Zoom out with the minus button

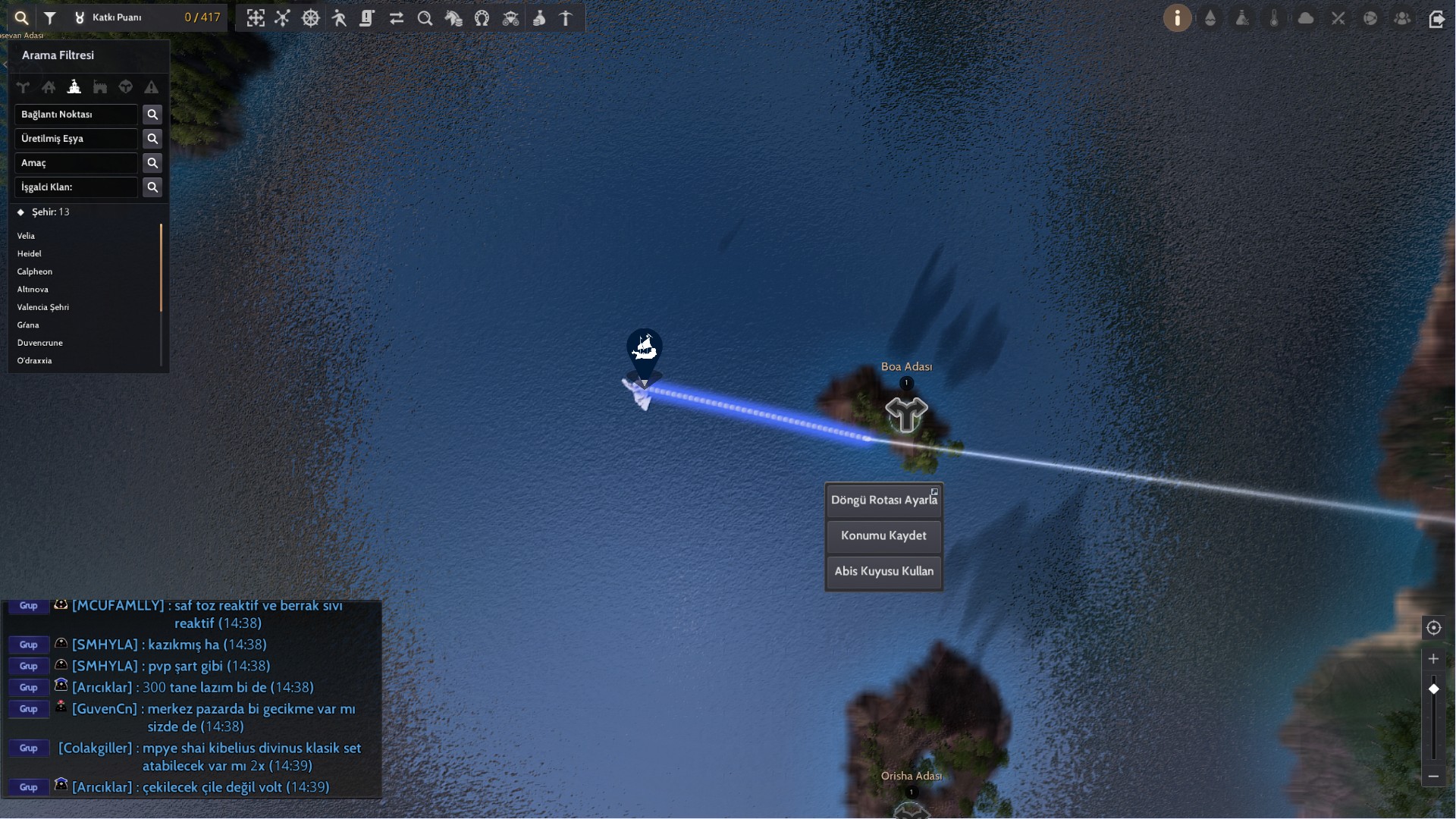pos(1433,776)
